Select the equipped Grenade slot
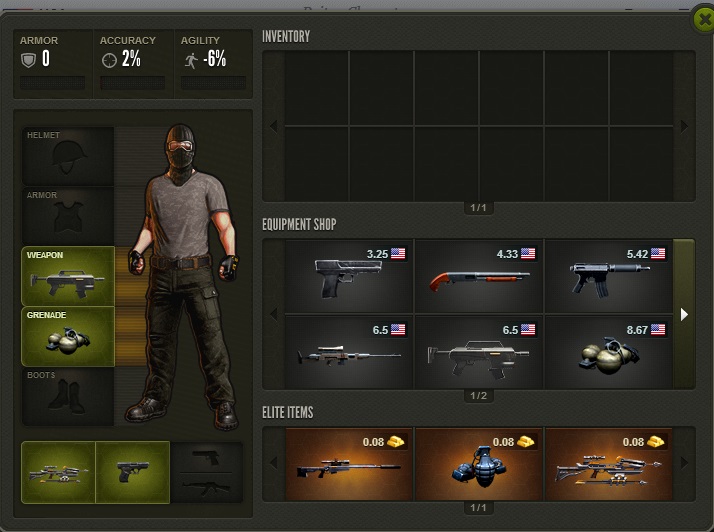 tap(68, 336)
